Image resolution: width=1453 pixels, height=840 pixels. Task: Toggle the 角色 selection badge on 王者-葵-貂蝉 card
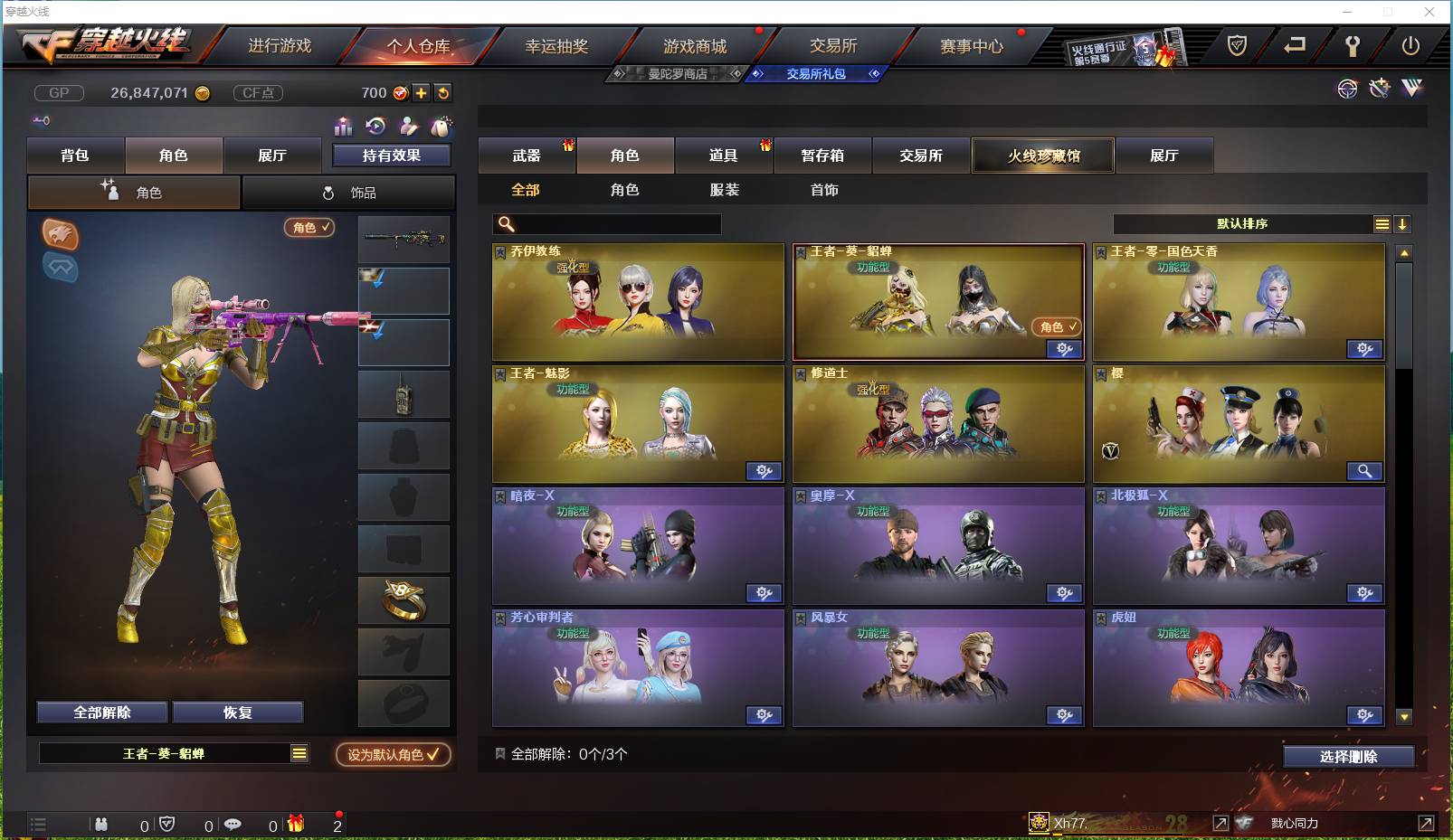[x=1057, y=327]
